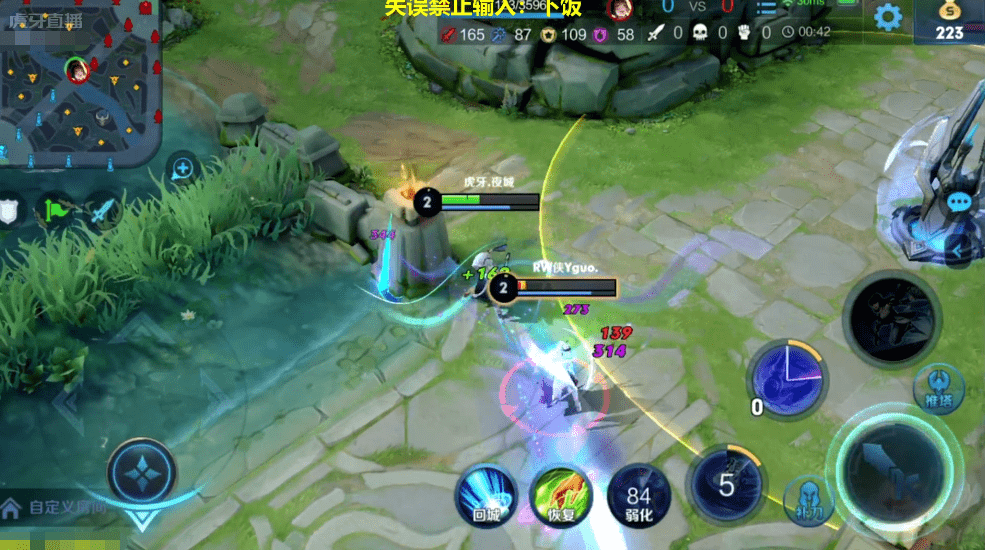Tap the 回城 recall button
The image size is (985, 550).
click(486, 495)
